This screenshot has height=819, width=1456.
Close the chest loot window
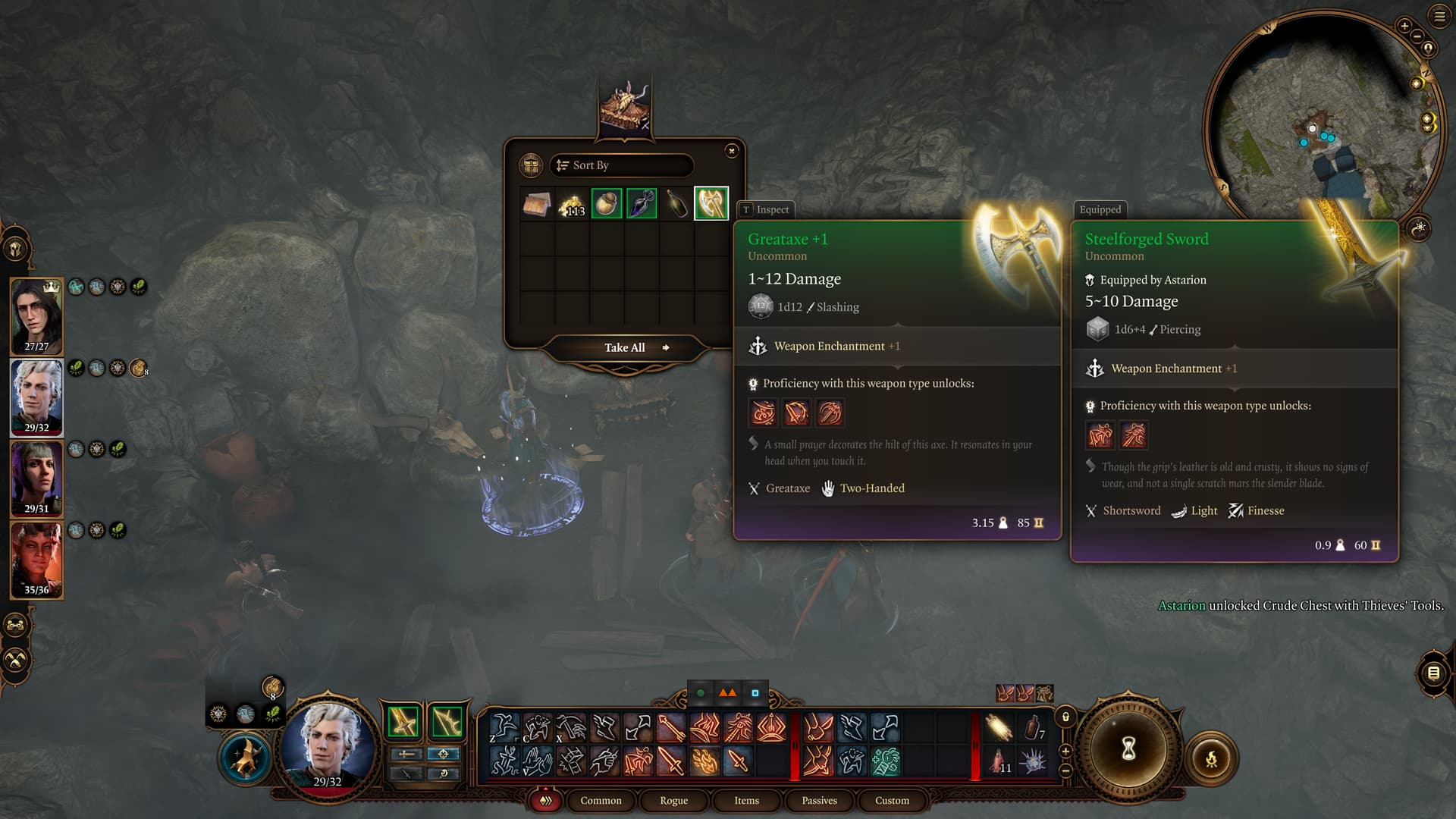731,151
